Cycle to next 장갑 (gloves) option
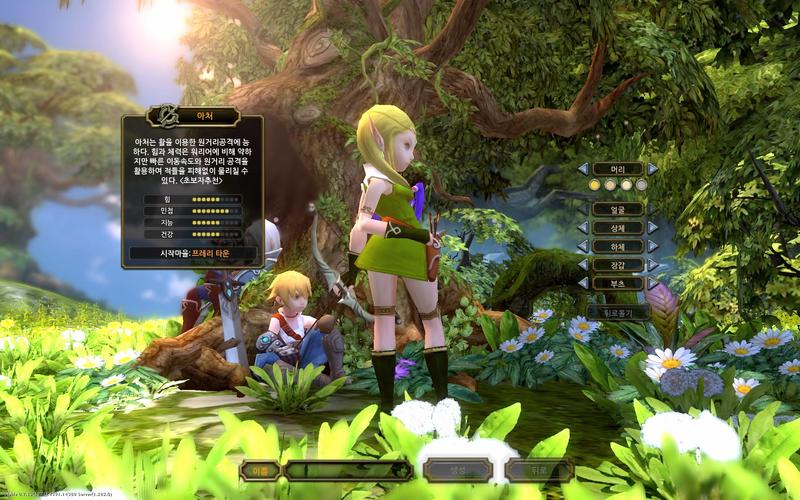Screen dimensions: 800x500 pos(652,265)
